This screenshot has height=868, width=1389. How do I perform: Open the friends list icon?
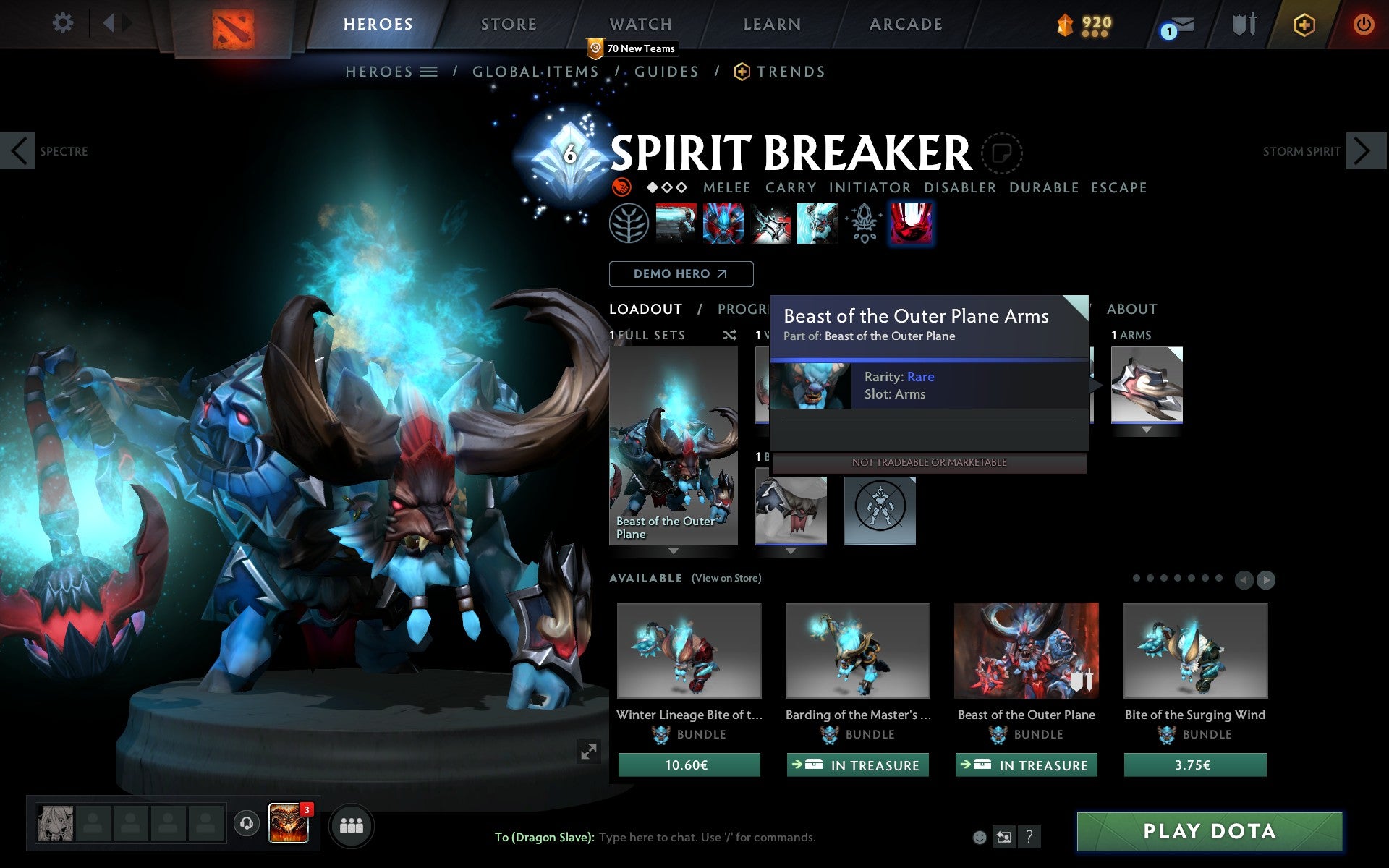click(x=351, y=825)
